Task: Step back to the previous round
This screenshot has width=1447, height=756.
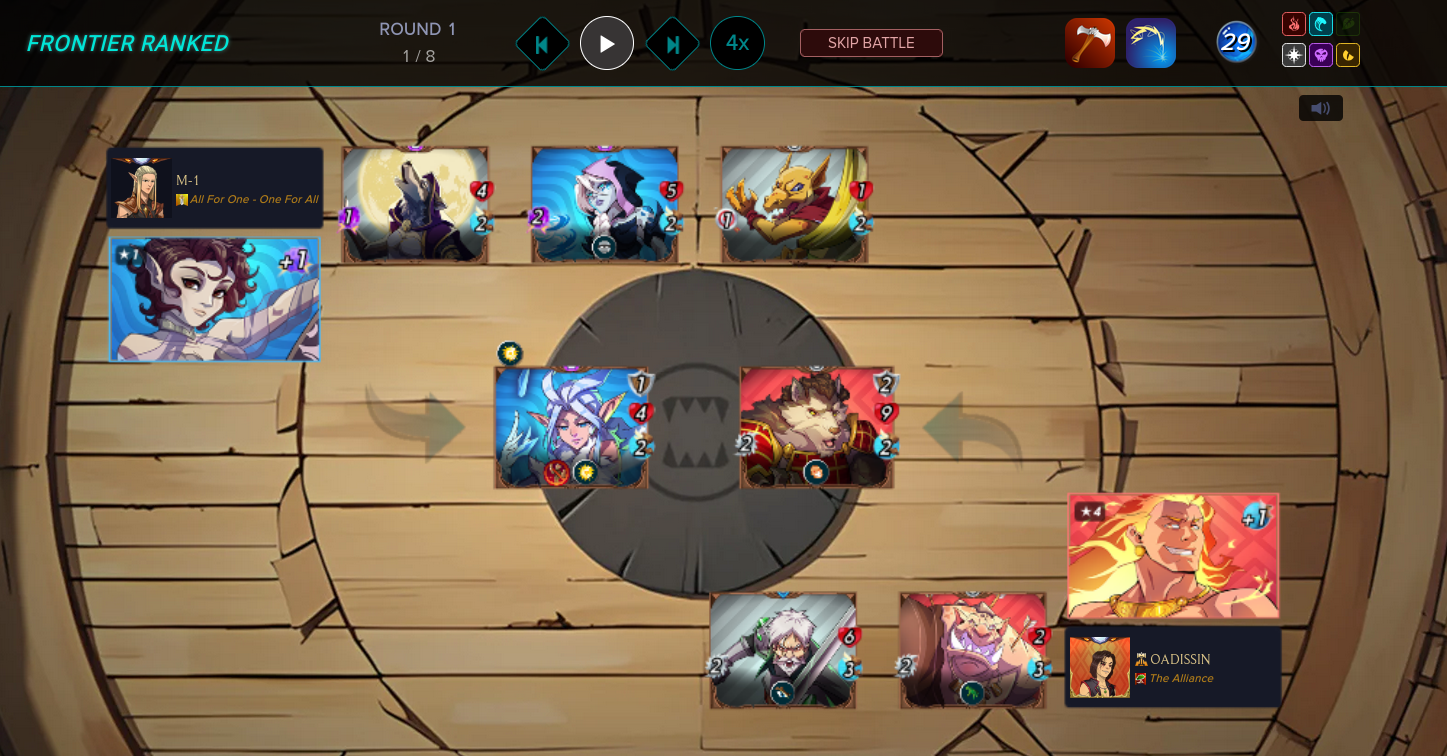Action: click(542, 44)
